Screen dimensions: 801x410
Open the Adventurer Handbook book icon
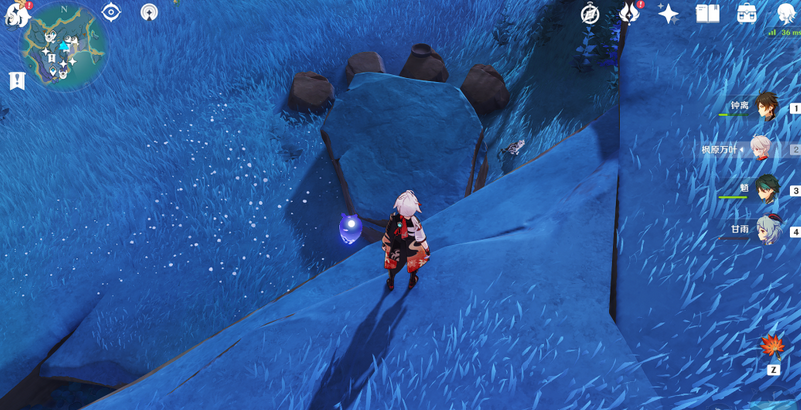[x=708, y=13]
